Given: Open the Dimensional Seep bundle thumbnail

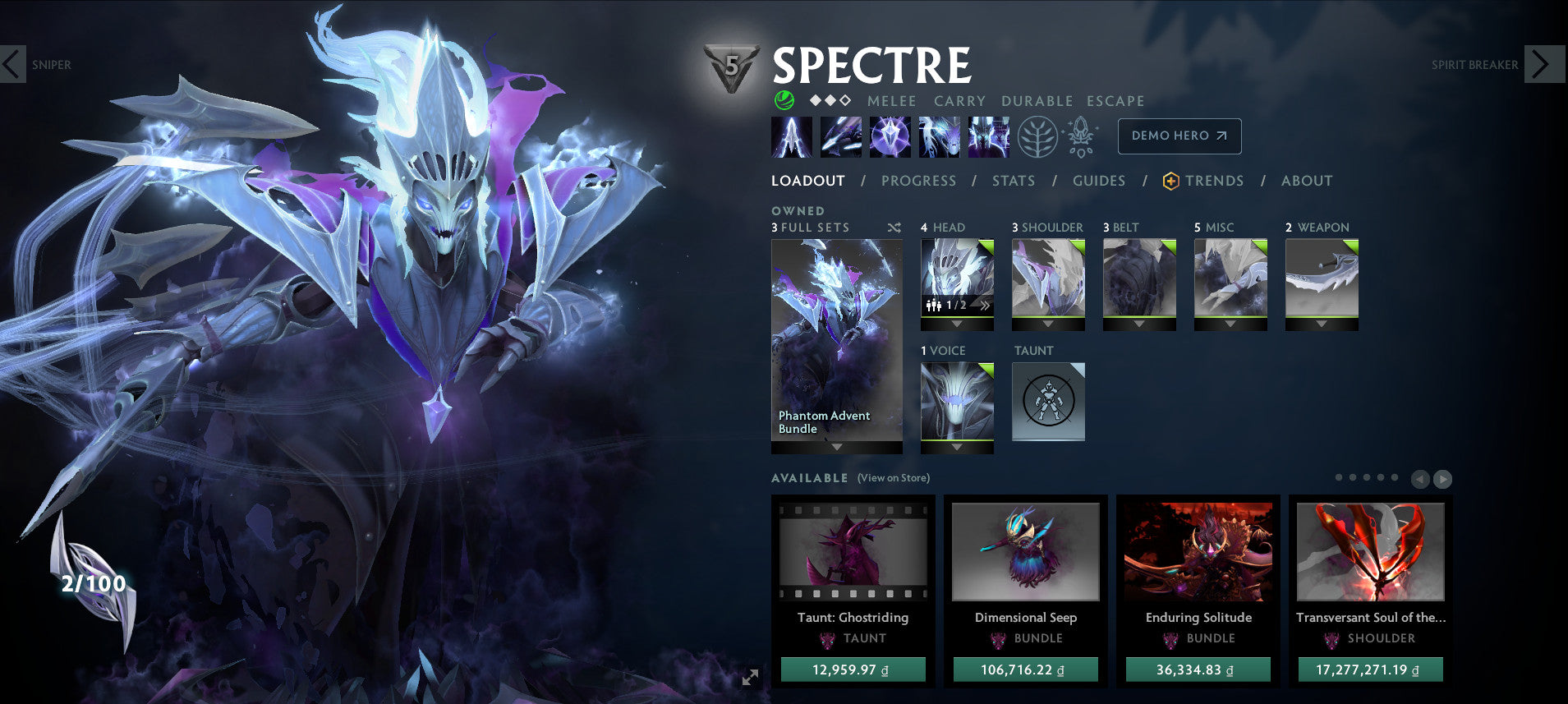Looking at the screenshot, I should 1025,552.
